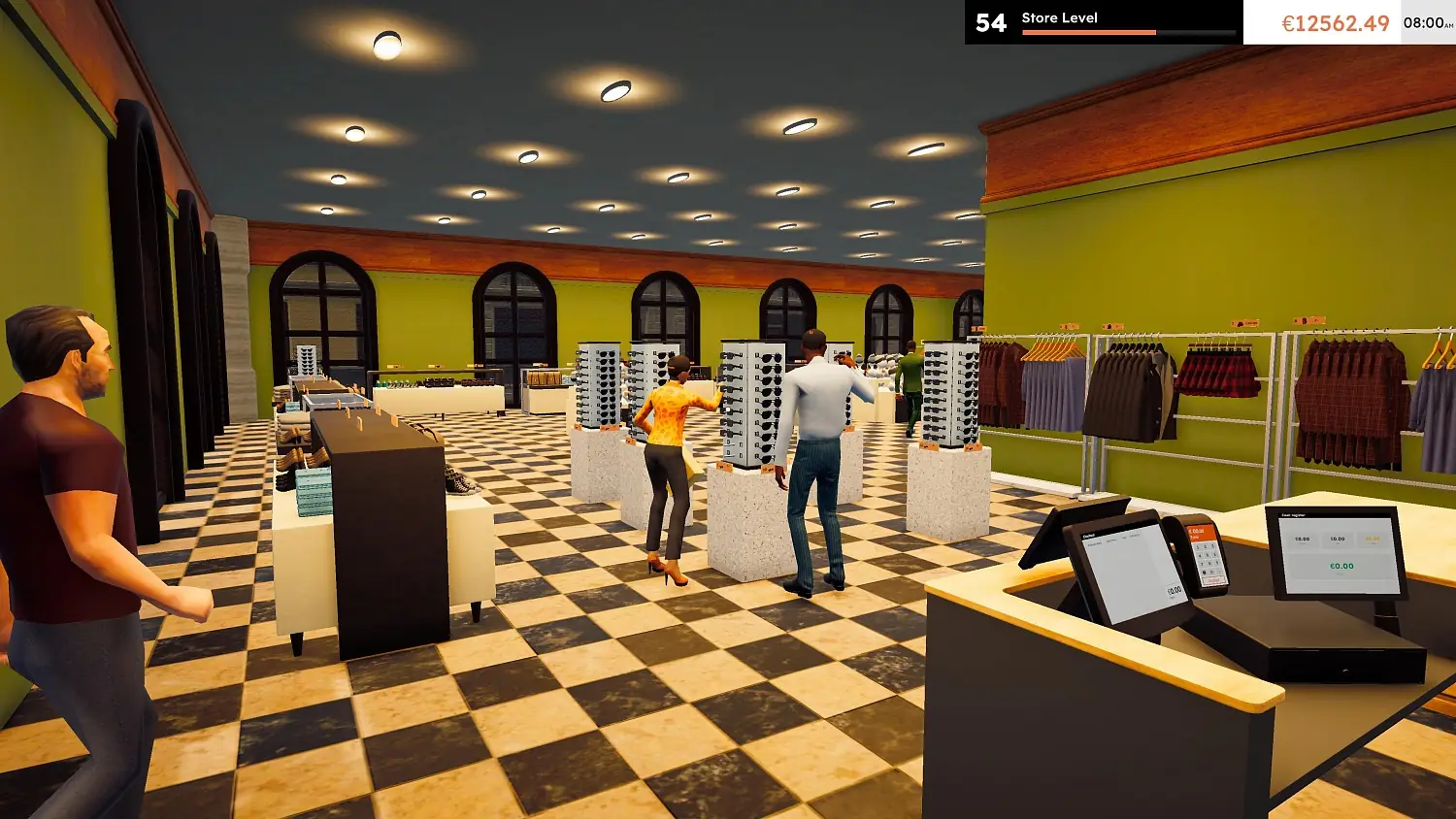1456x819 pixels.
Task: Open the Checkout tab on the POS screen
Action: pyautogui.click(x=1091, y=535)
